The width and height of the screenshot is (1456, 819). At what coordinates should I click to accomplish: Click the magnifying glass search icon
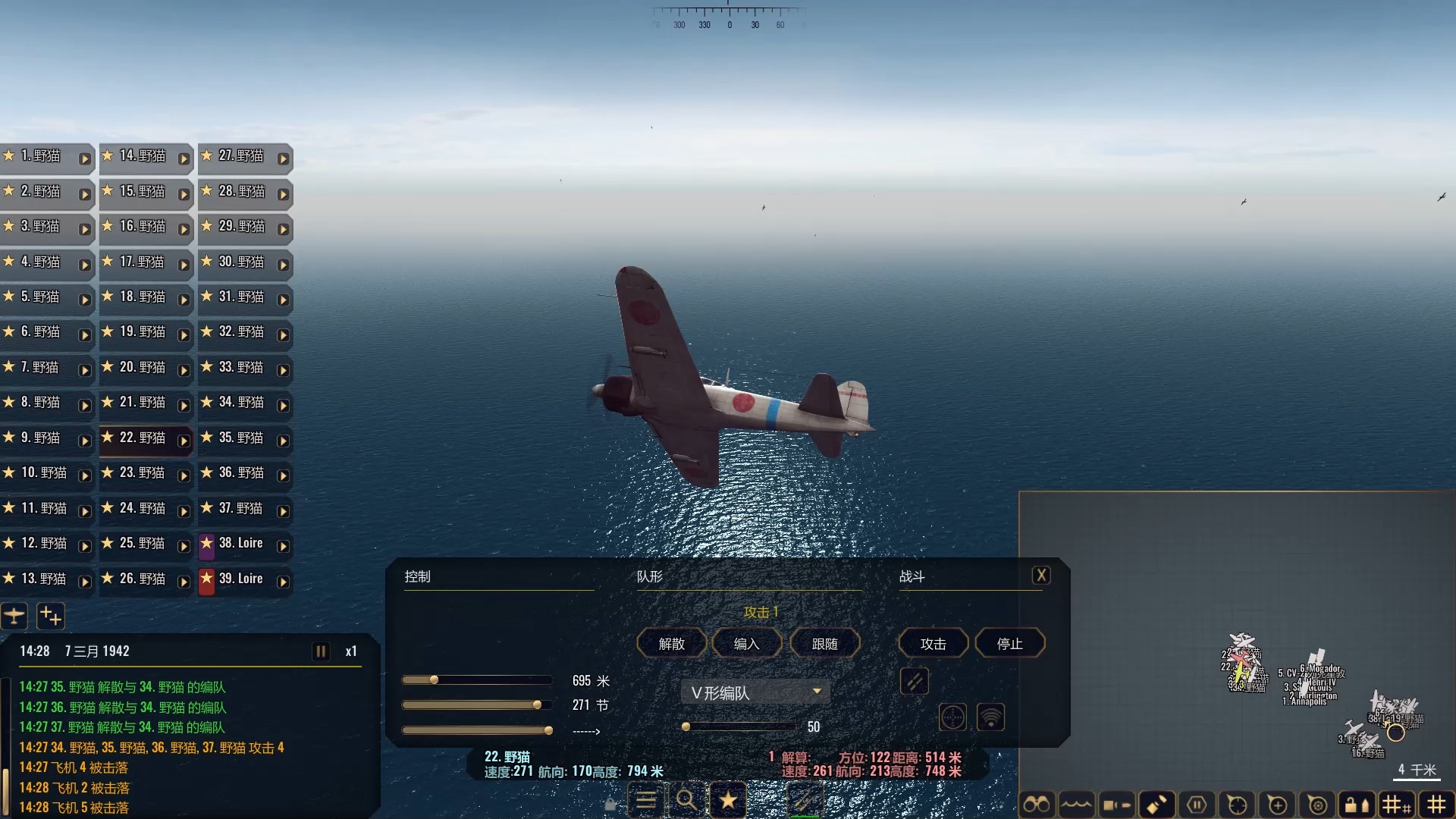click(686, 800)
